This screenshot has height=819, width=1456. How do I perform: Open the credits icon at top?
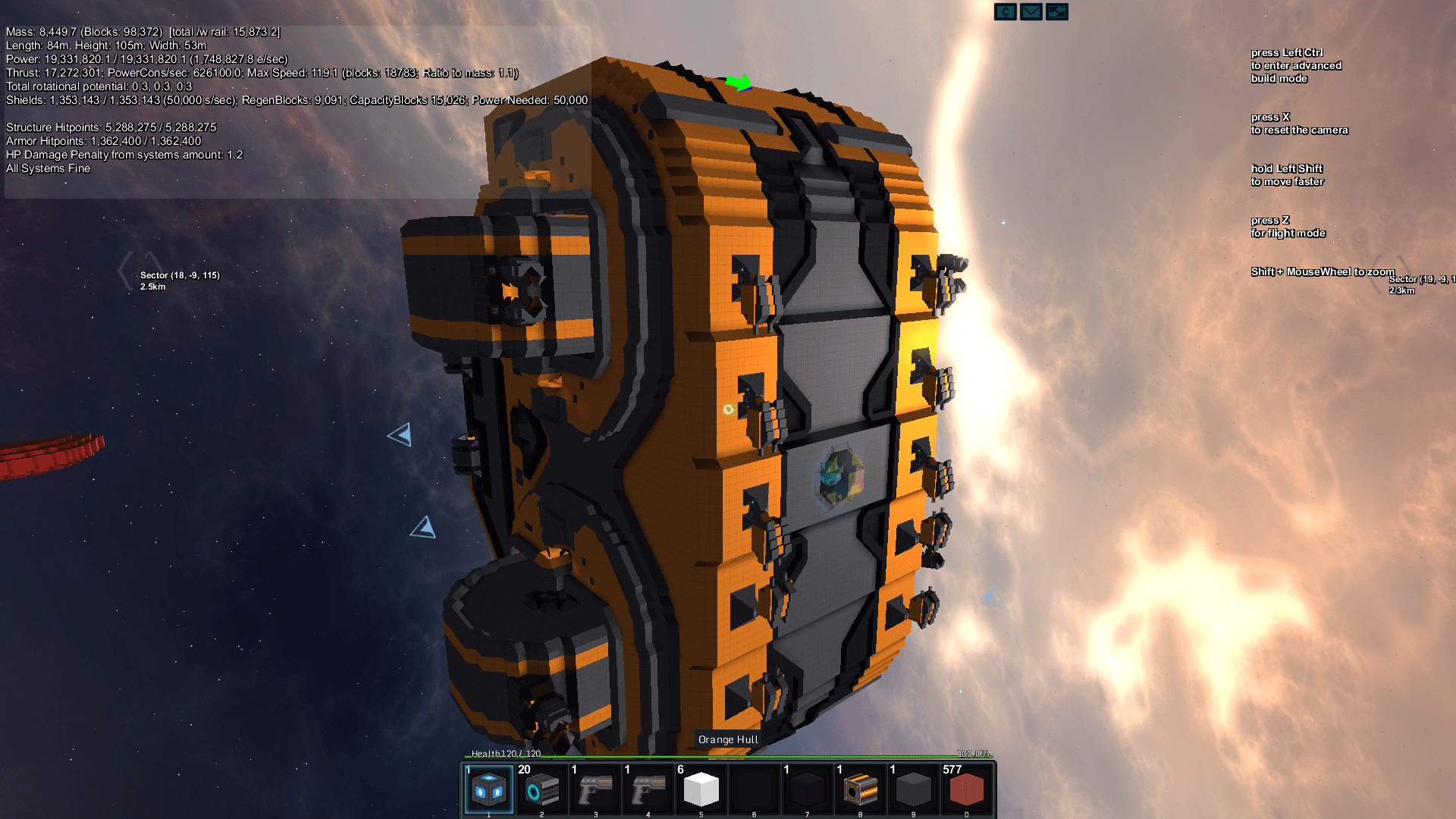click(1006, 12)
